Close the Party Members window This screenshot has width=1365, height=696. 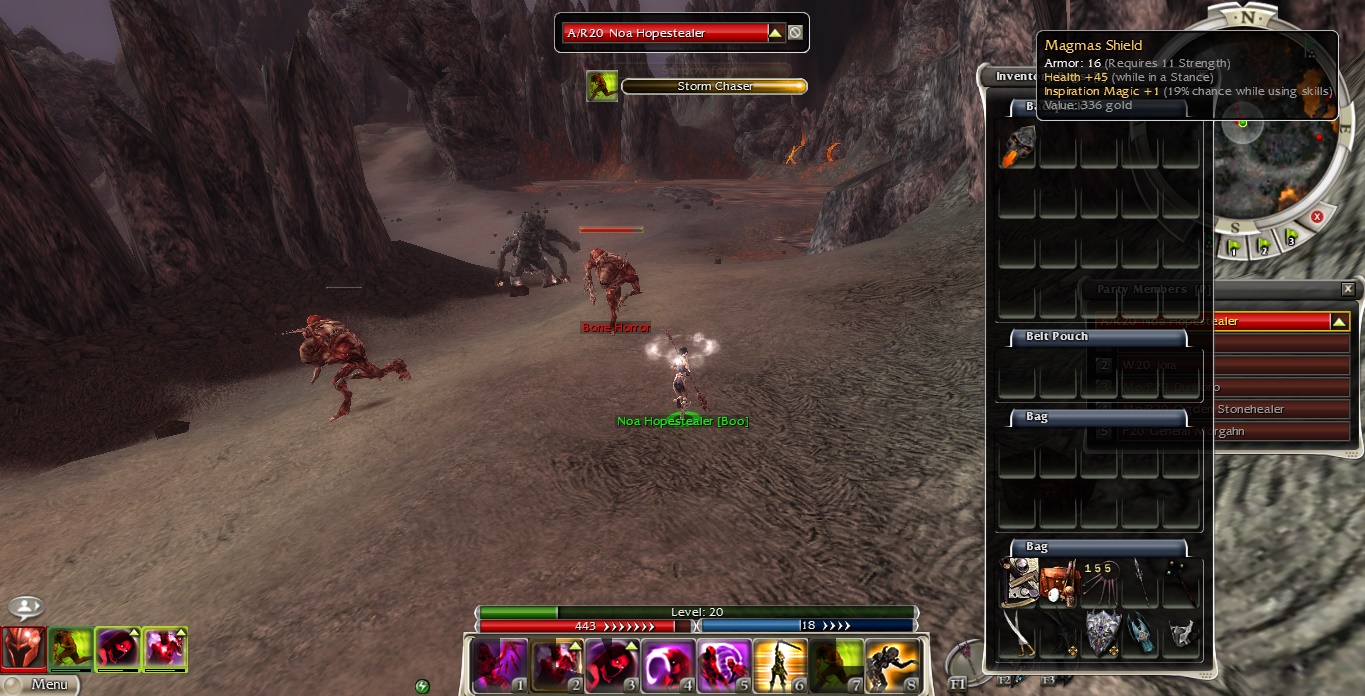click(x=1348, y=289)
